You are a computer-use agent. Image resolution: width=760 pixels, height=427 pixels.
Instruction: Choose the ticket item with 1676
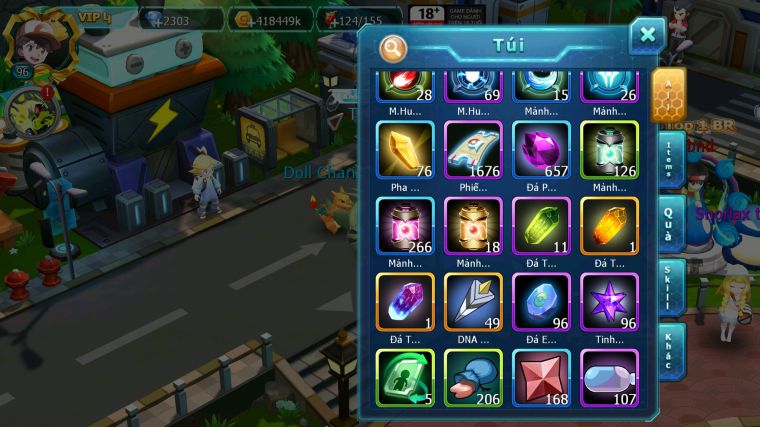[473, 150]
